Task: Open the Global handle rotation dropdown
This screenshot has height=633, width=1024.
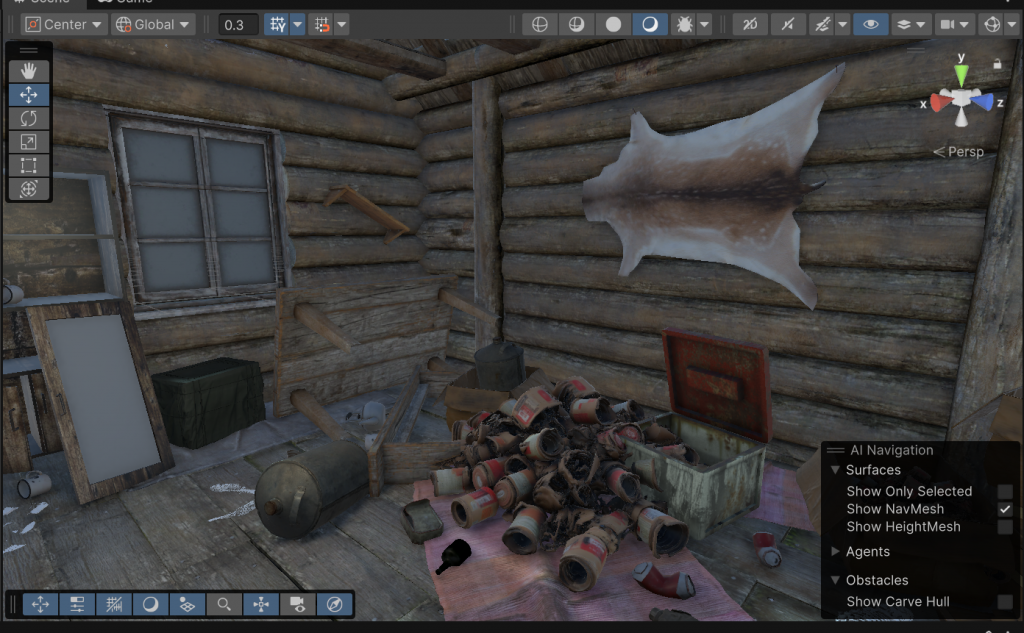Action: pos(153,24)
